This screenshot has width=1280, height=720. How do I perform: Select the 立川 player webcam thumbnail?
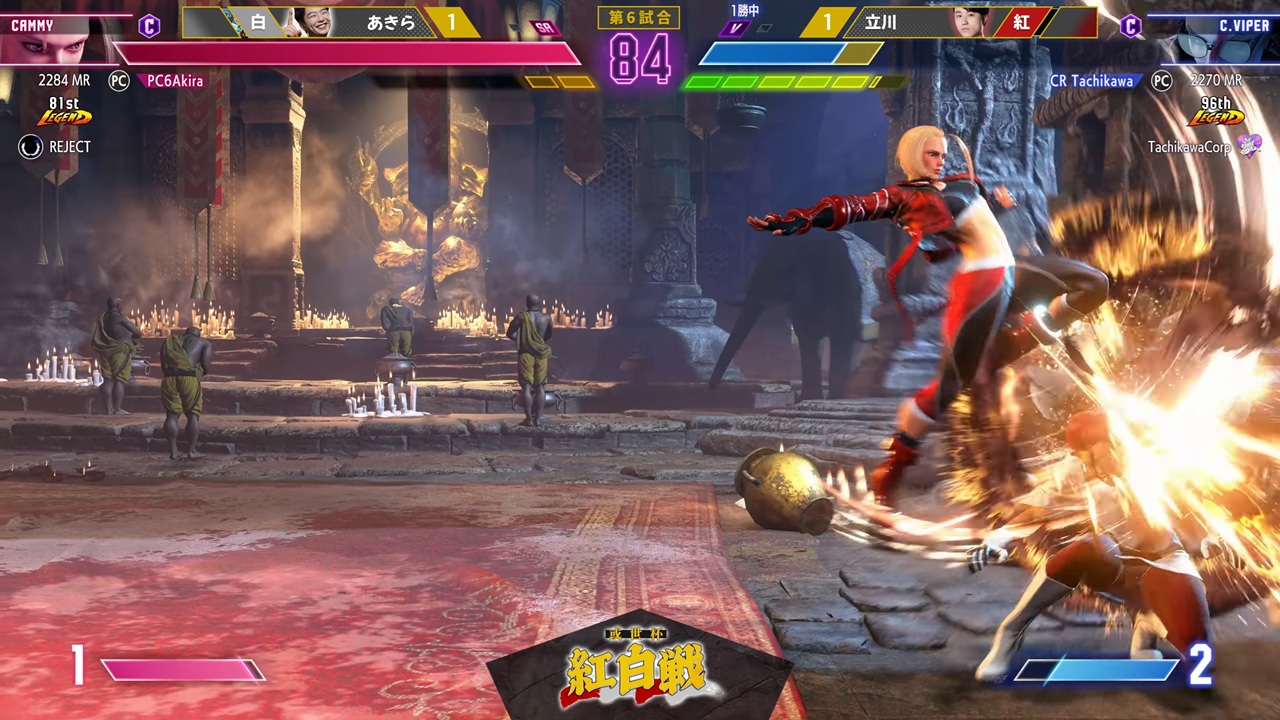[969, 22]
